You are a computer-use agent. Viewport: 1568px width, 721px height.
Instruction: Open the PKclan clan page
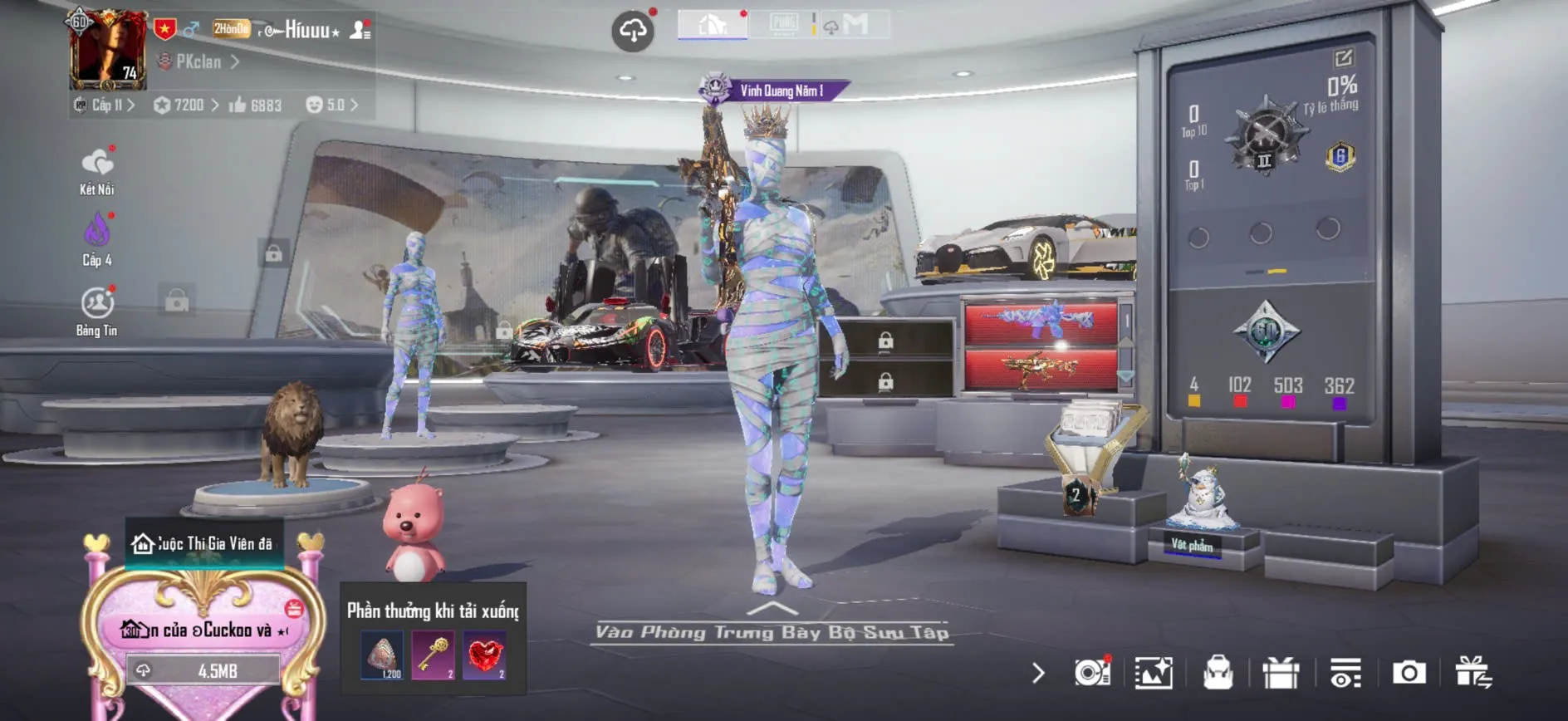coord(199,61)
